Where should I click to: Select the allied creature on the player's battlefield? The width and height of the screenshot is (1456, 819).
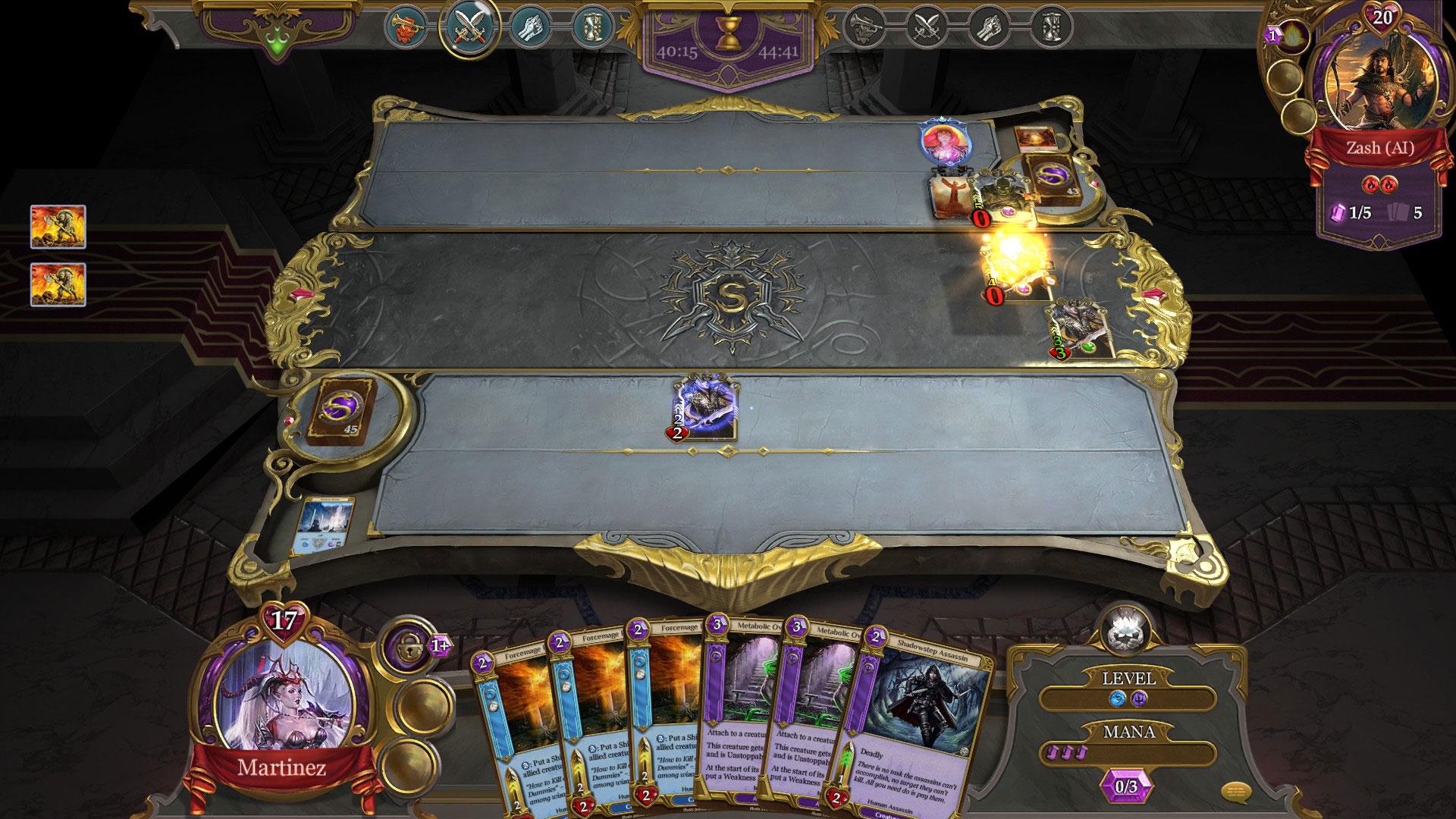tap(705, 409)
